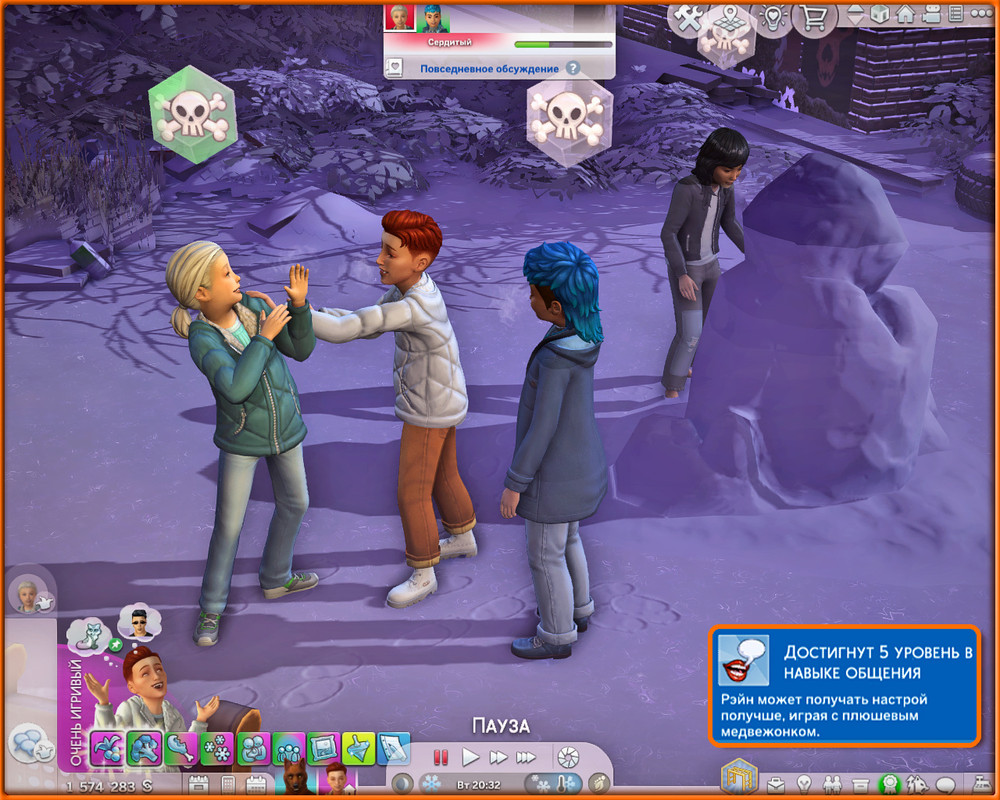Click the snowflake weather forecast icon
The image size is (1000, 800).
point(430,783)
